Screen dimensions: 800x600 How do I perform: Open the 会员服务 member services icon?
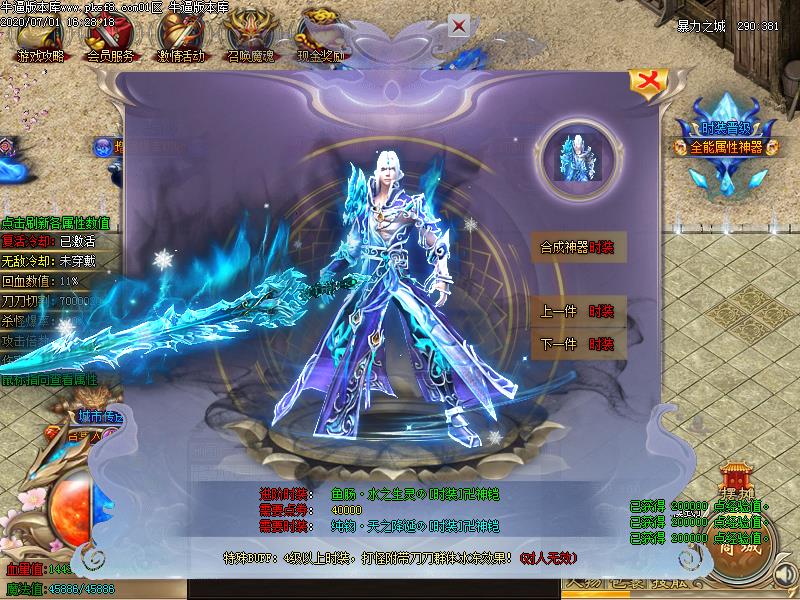(110, 40)
